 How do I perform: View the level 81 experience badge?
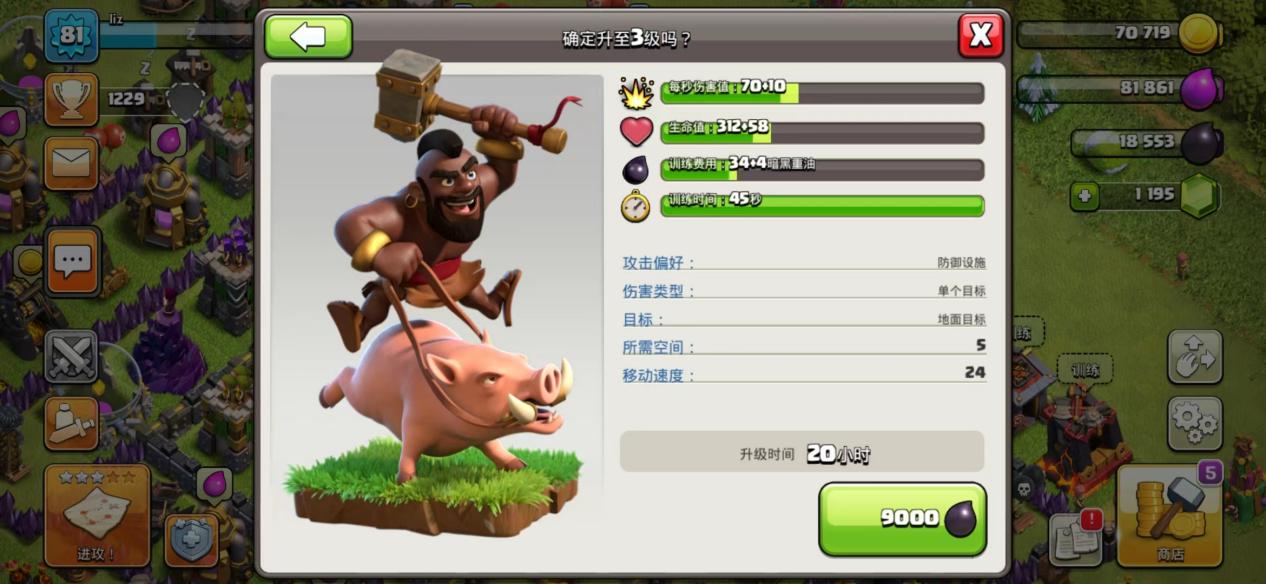pos(71,36)
